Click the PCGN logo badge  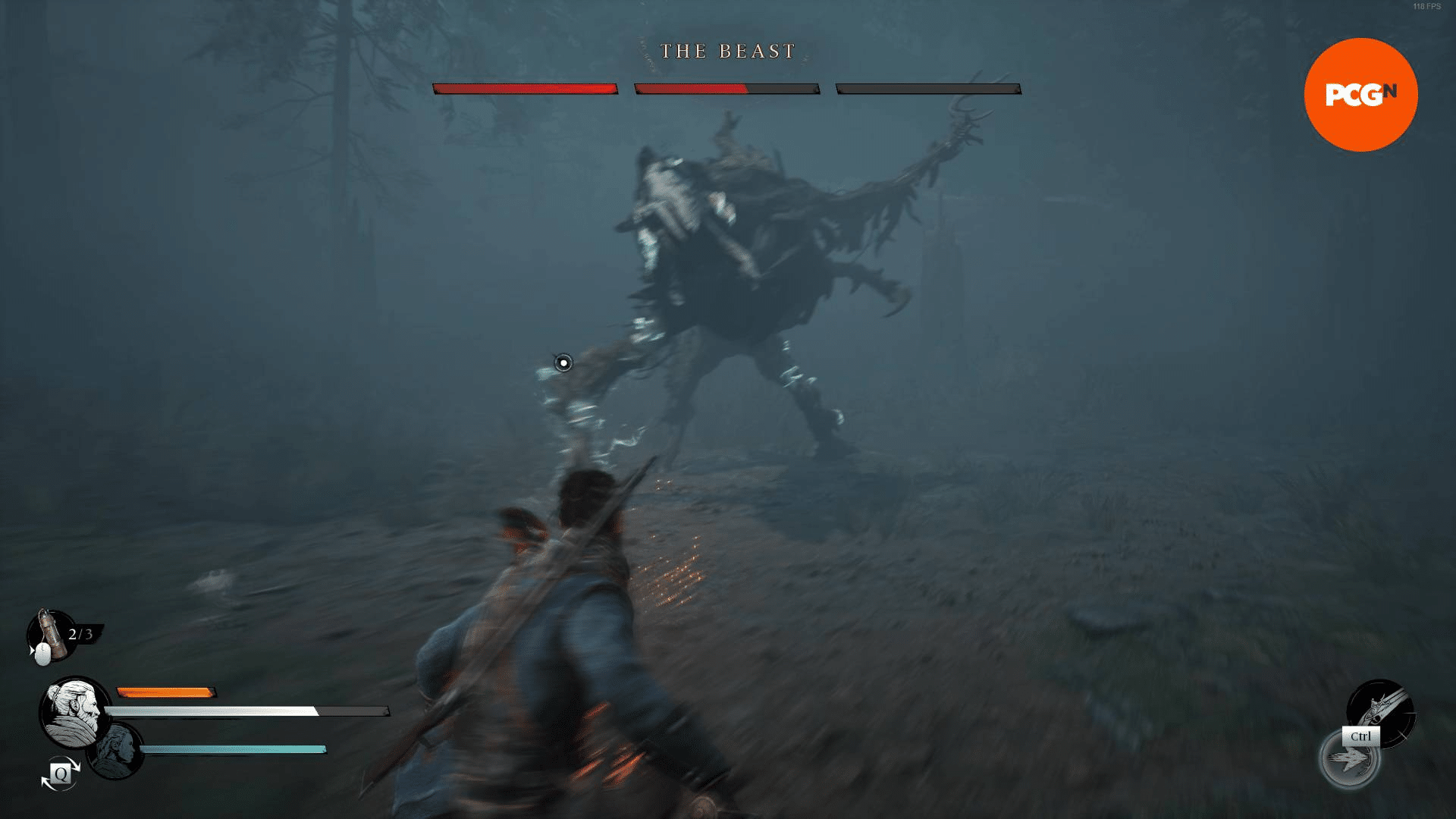click(1360, 94)
